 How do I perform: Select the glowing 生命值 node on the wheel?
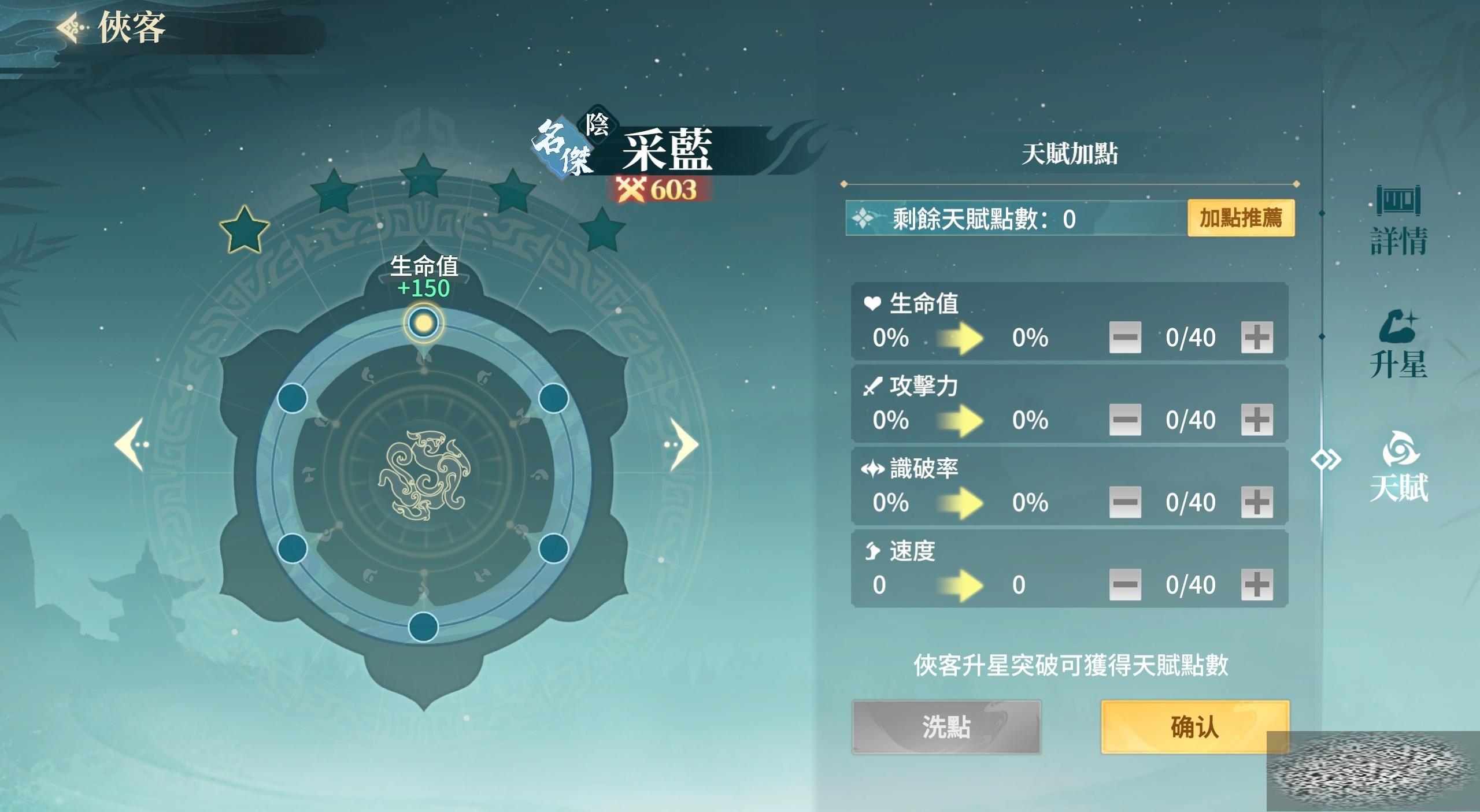click(x=424, y=322)
